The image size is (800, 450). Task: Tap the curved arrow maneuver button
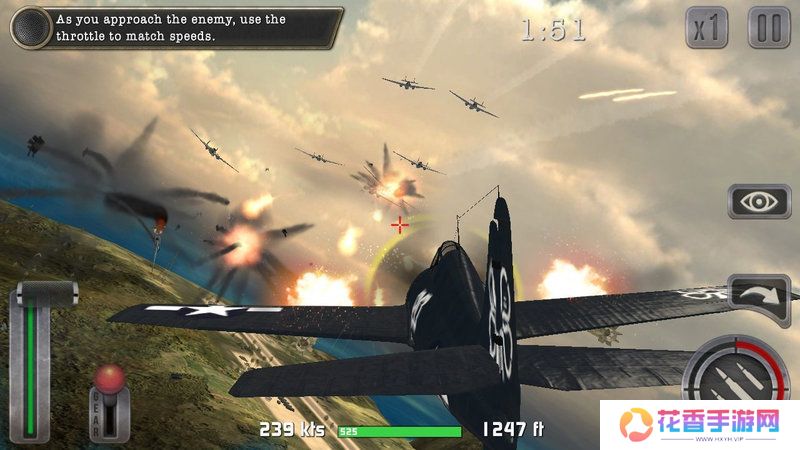759,297
